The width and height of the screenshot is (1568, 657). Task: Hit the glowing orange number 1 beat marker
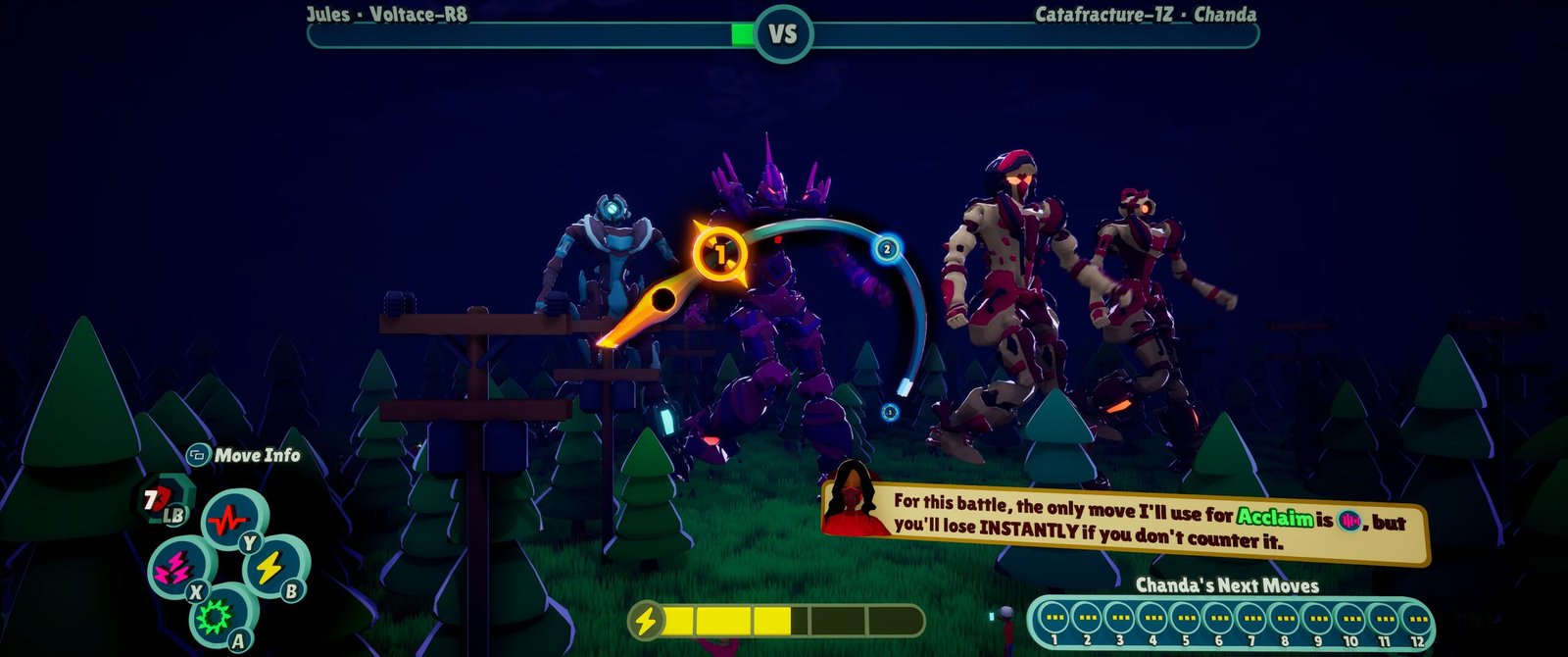(720, 255)
